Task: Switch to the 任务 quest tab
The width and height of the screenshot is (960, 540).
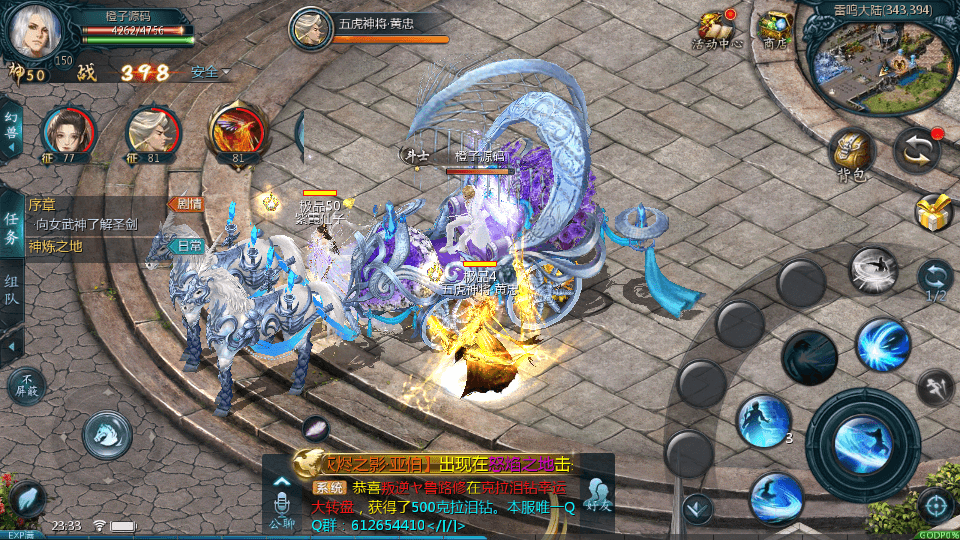Action: [x=11, y=229]
